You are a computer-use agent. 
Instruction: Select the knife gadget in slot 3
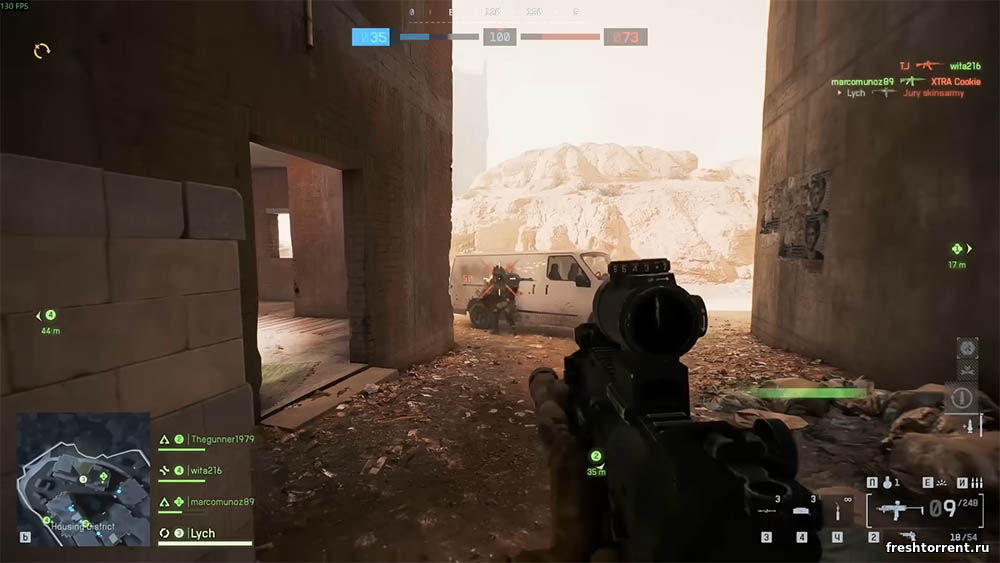[x=767, y=510]
